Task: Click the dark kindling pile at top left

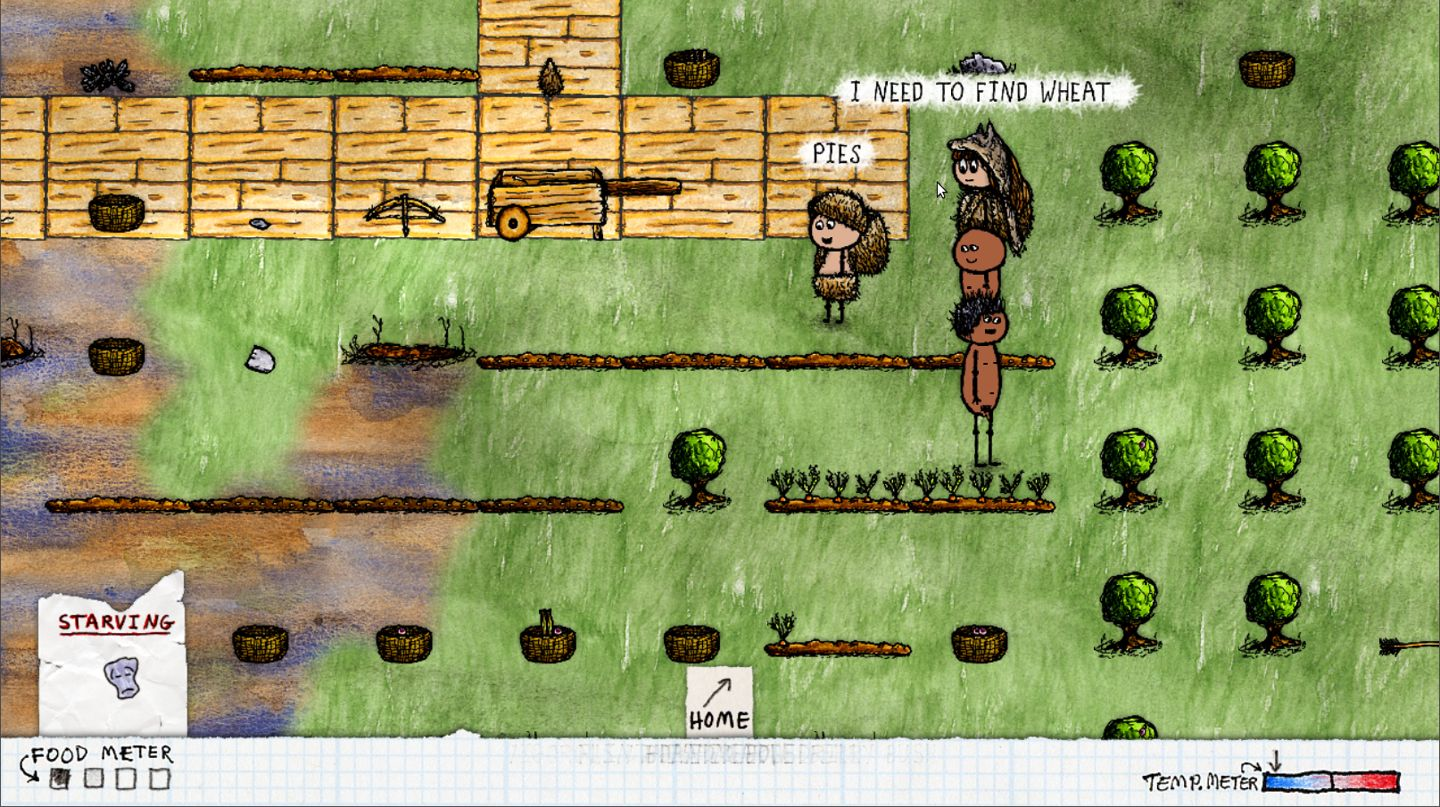Action: tap(105, 77)
